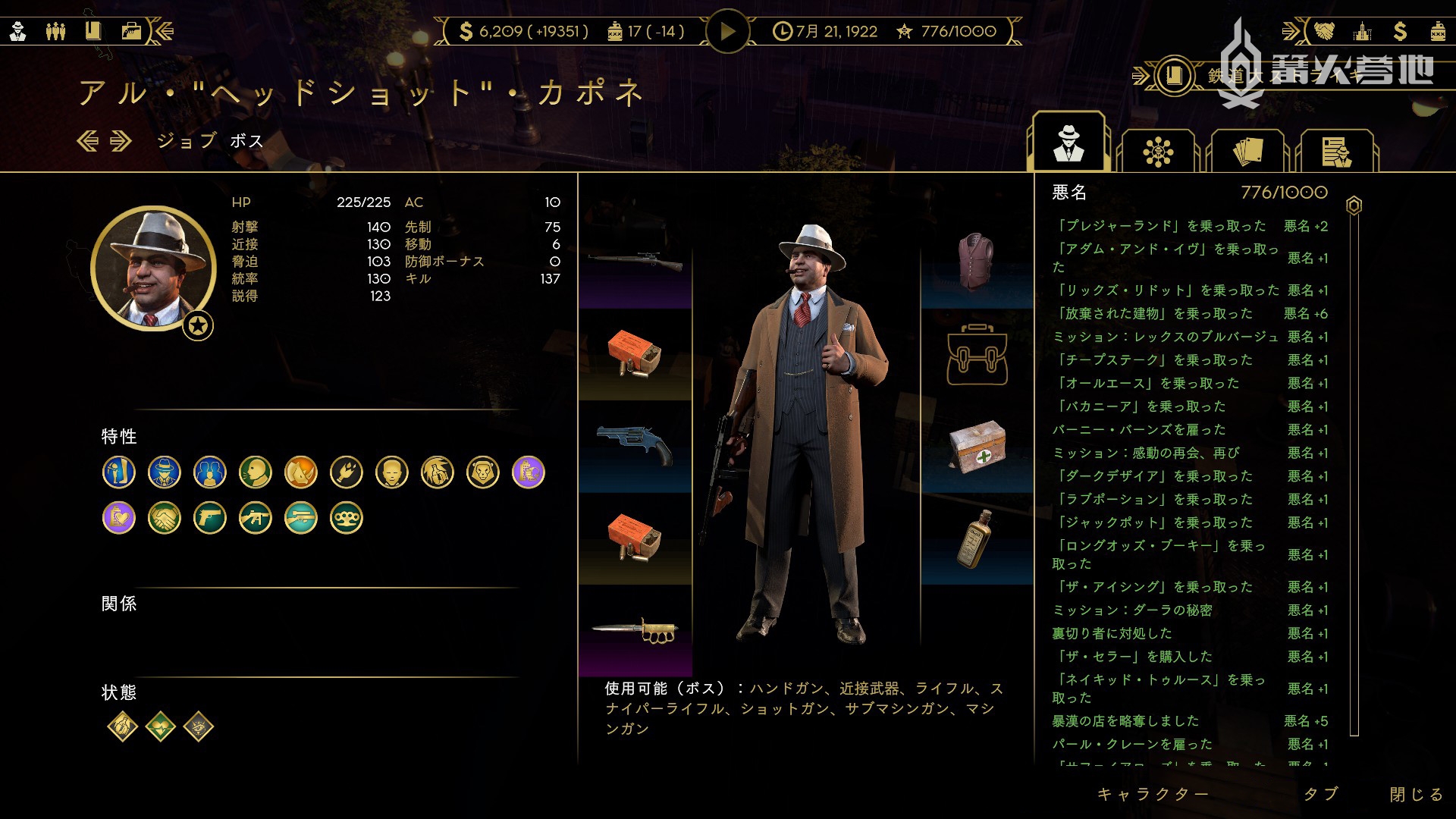Select the trench knife melee slot
The height and width of the screenshot is (819, 1456).
pyautogui.click(x=635, y=629)
